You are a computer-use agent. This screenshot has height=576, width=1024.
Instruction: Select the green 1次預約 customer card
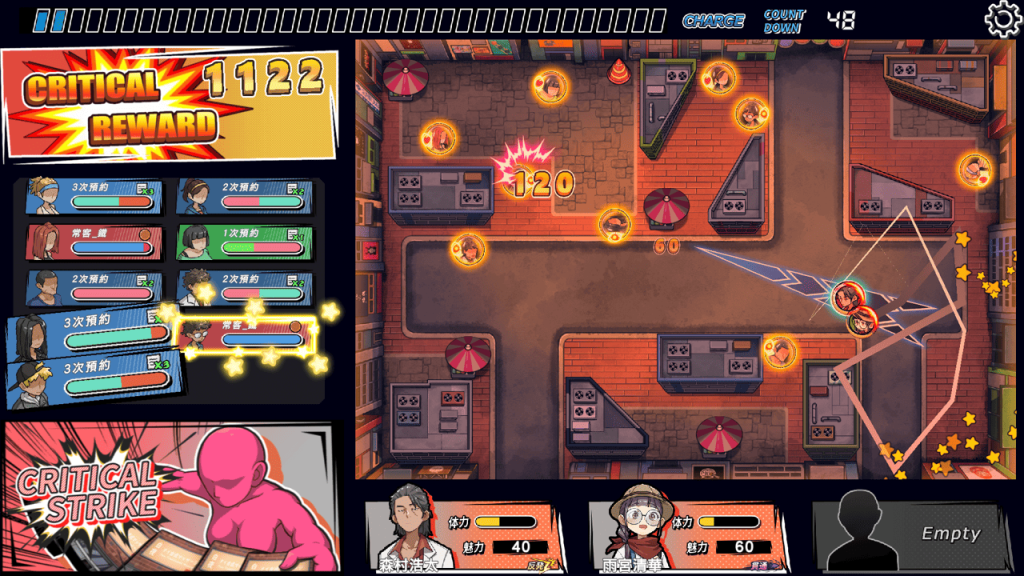[243, 242]
